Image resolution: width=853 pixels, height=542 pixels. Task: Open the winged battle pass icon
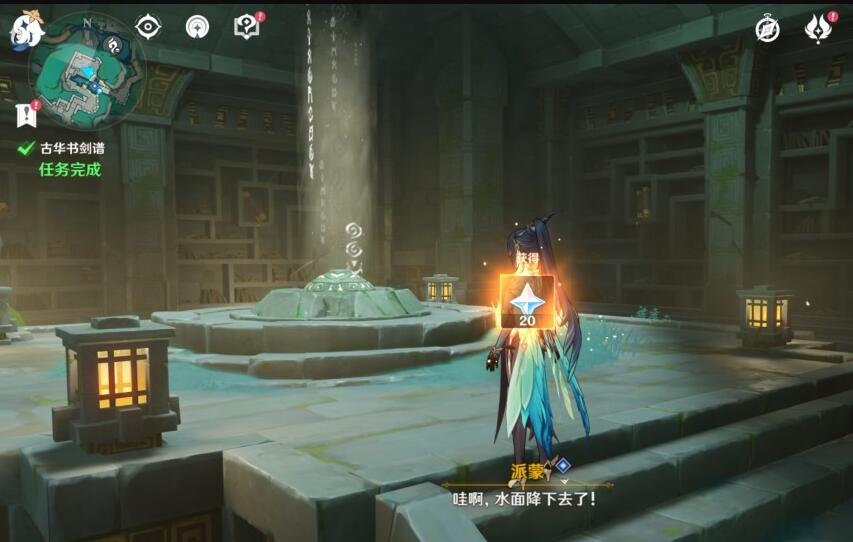click(818, 29)
